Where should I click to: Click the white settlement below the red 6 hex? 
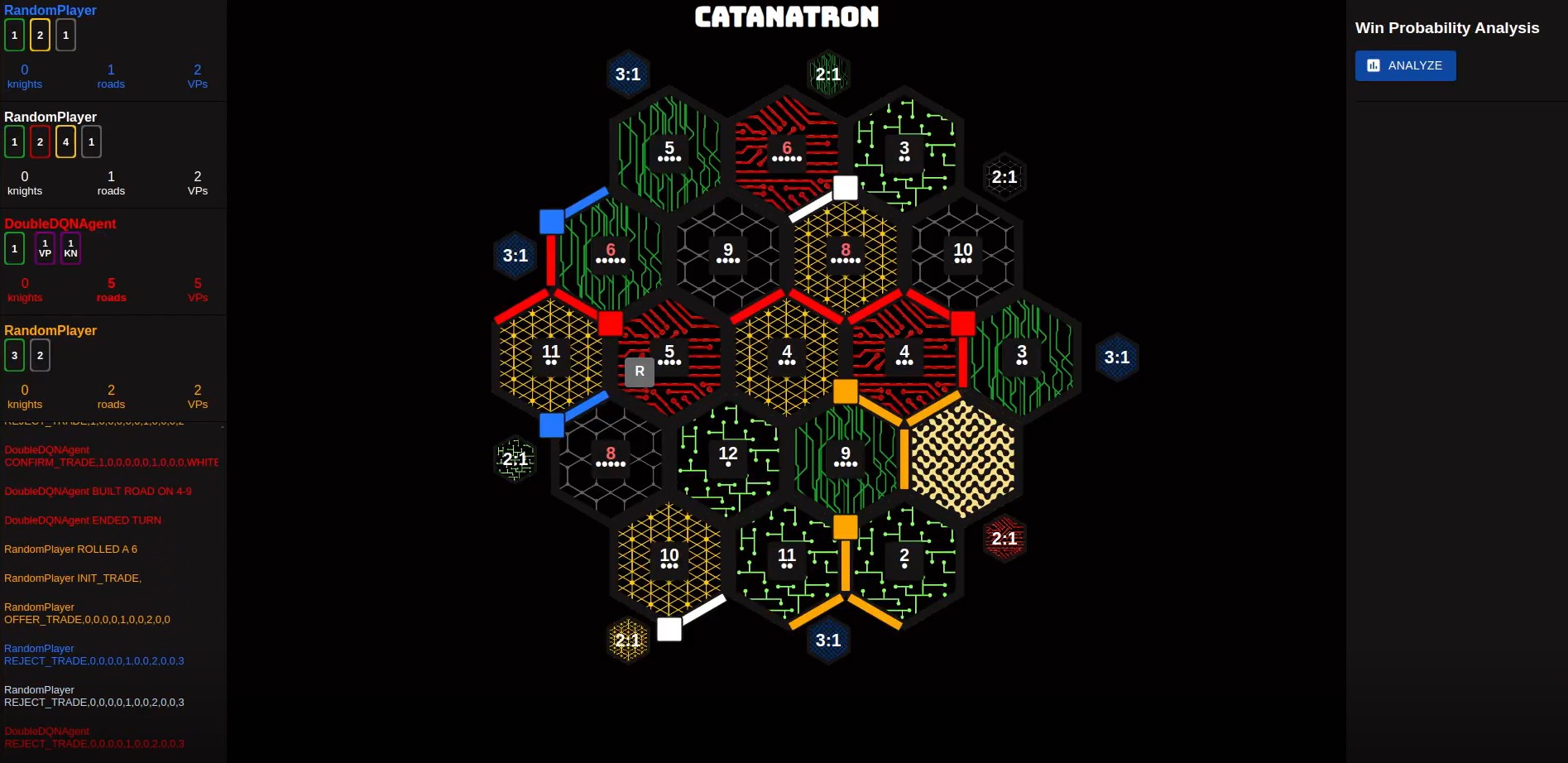click(844, 188)
